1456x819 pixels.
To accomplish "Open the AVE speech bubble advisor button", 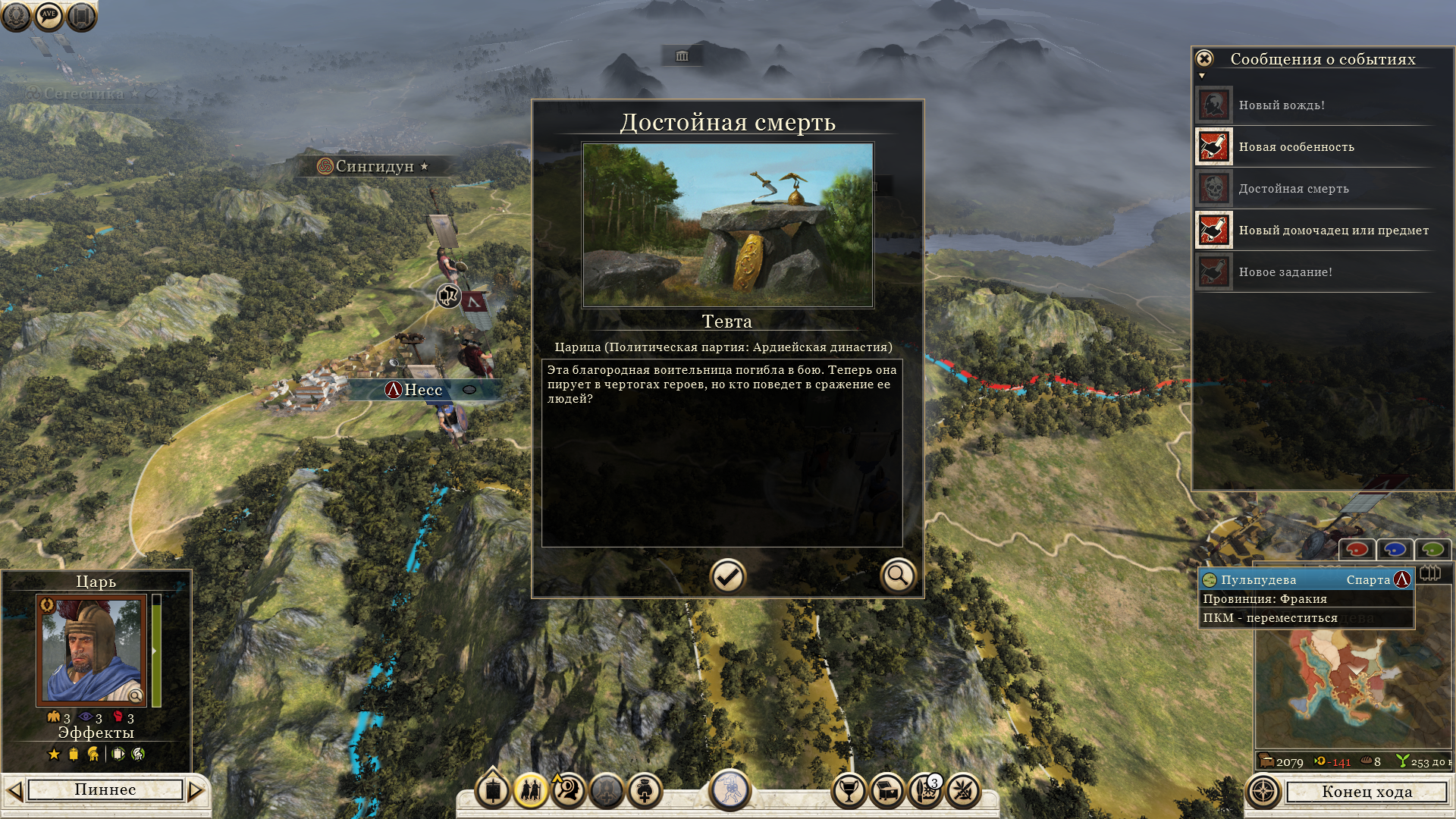I will [x=49, y=16].
